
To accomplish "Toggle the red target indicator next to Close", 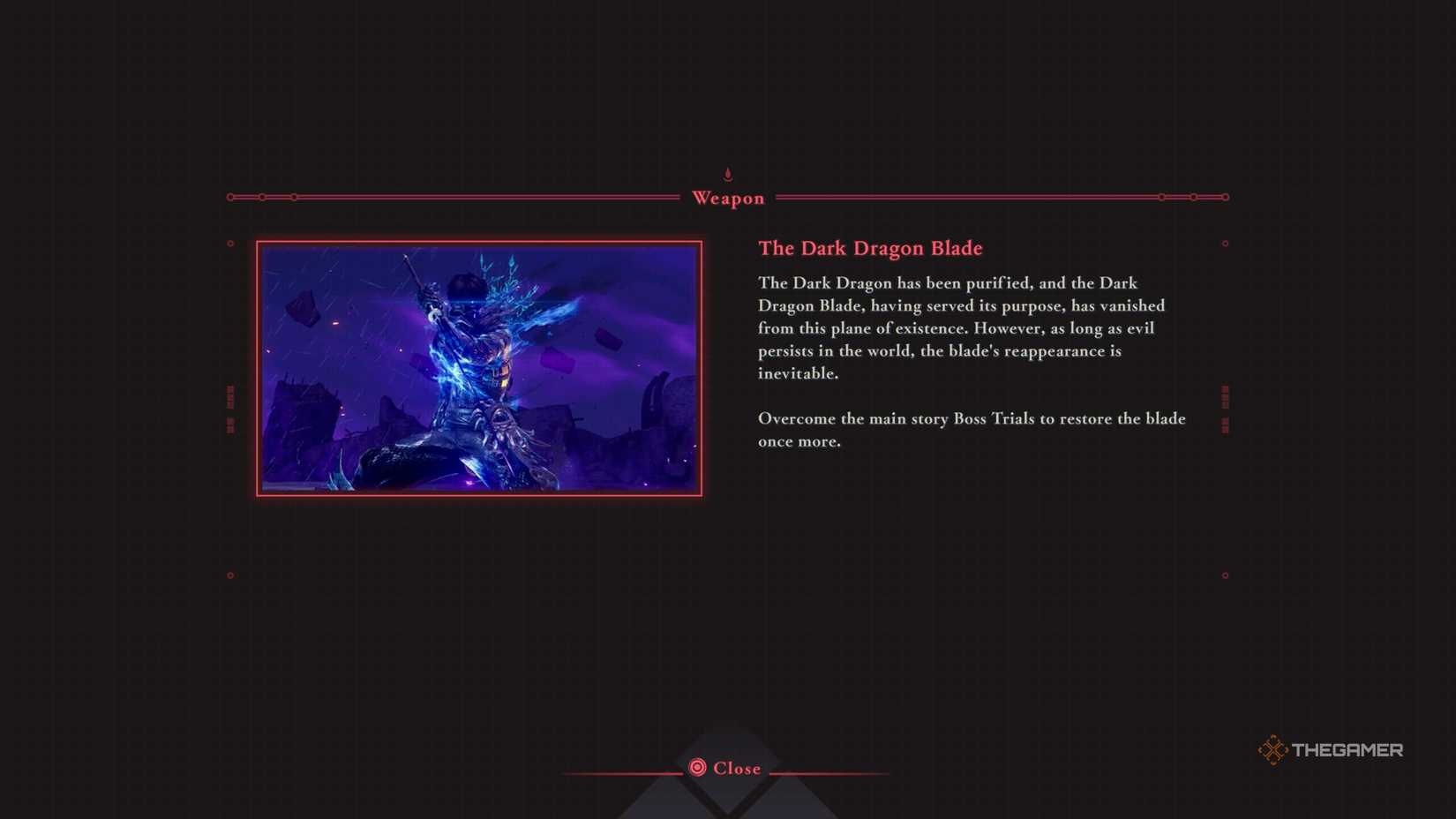I will (696, 768).
